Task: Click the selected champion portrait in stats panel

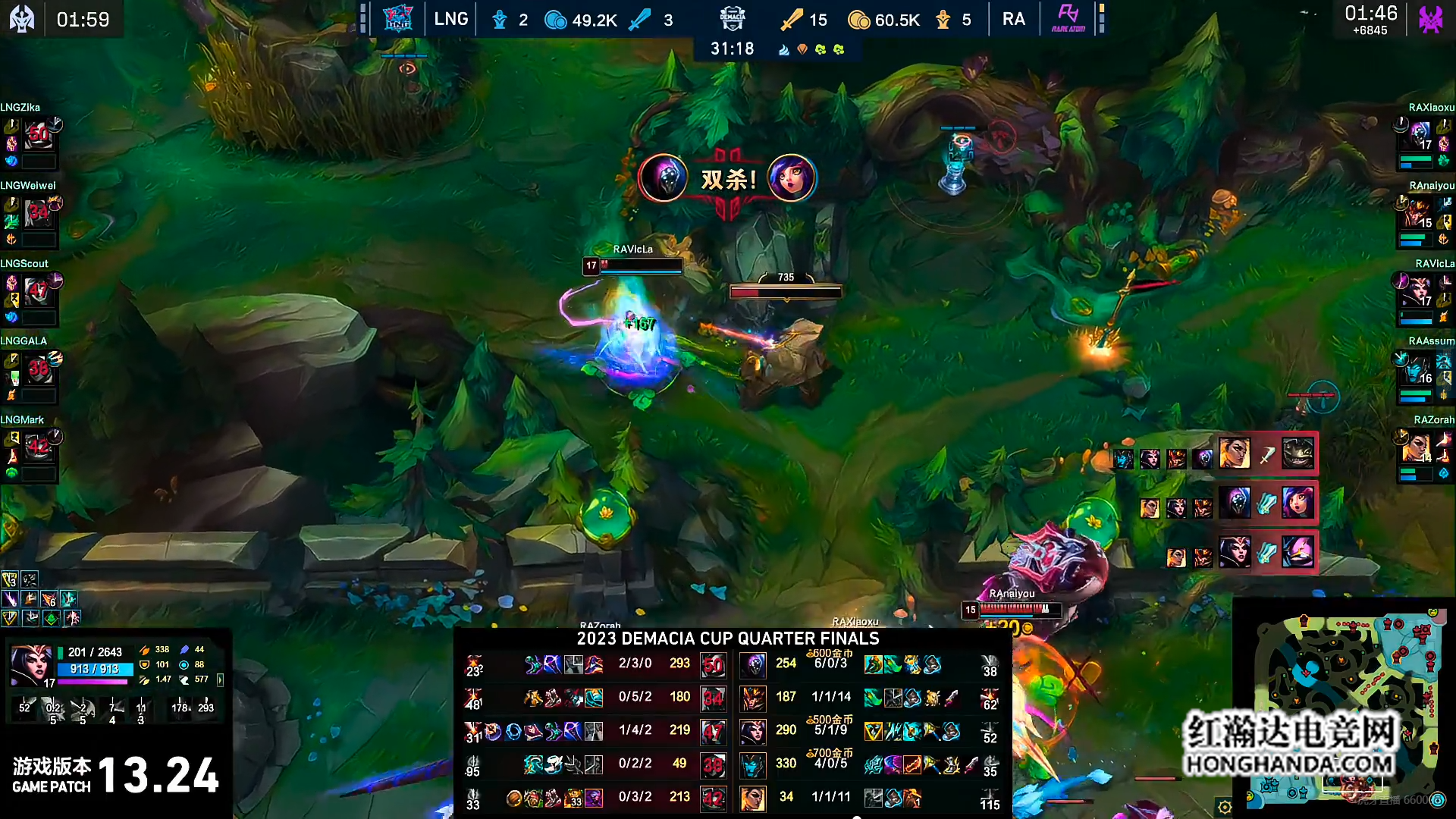Action: pyautogui.click(x=30, y=665)
